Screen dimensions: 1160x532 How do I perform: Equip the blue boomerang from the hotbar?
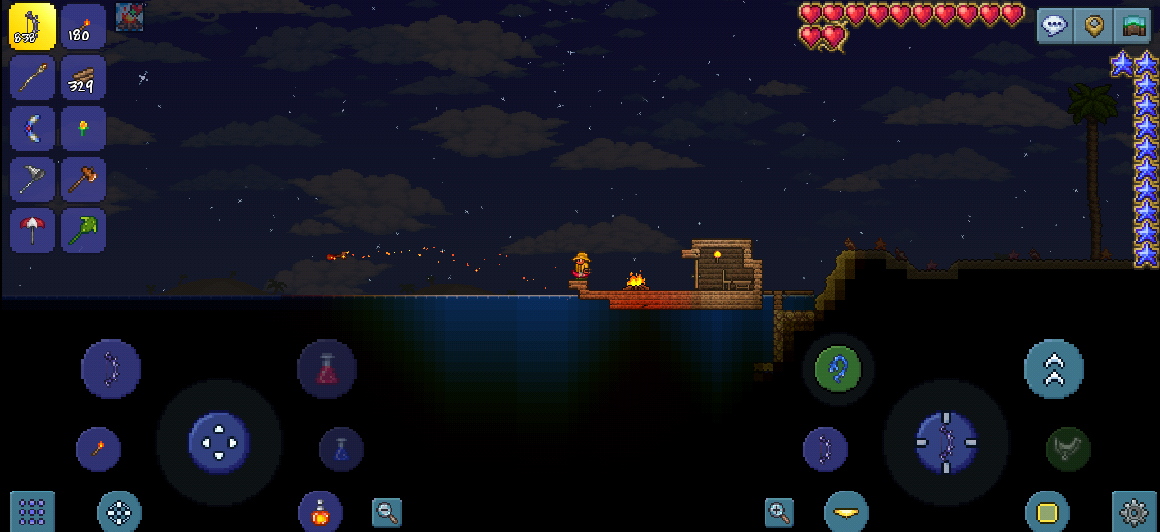33,128
